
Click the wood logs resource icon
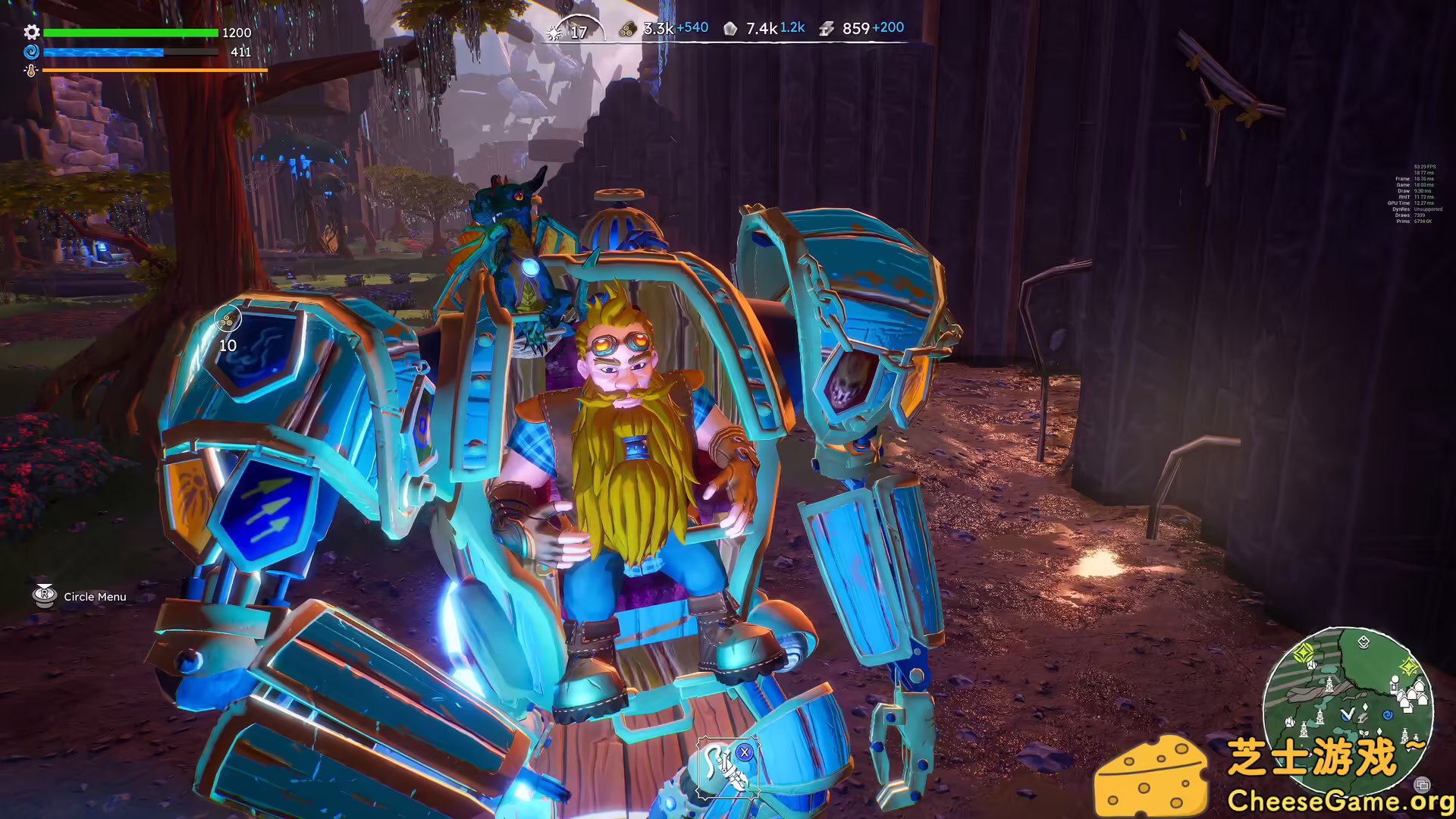pos(626,28)
